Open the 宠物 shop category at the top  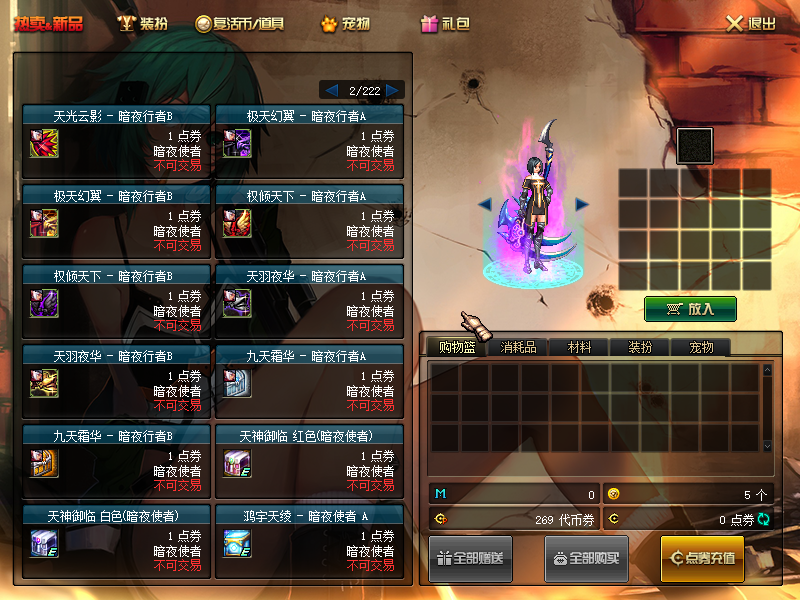point(345,23)
